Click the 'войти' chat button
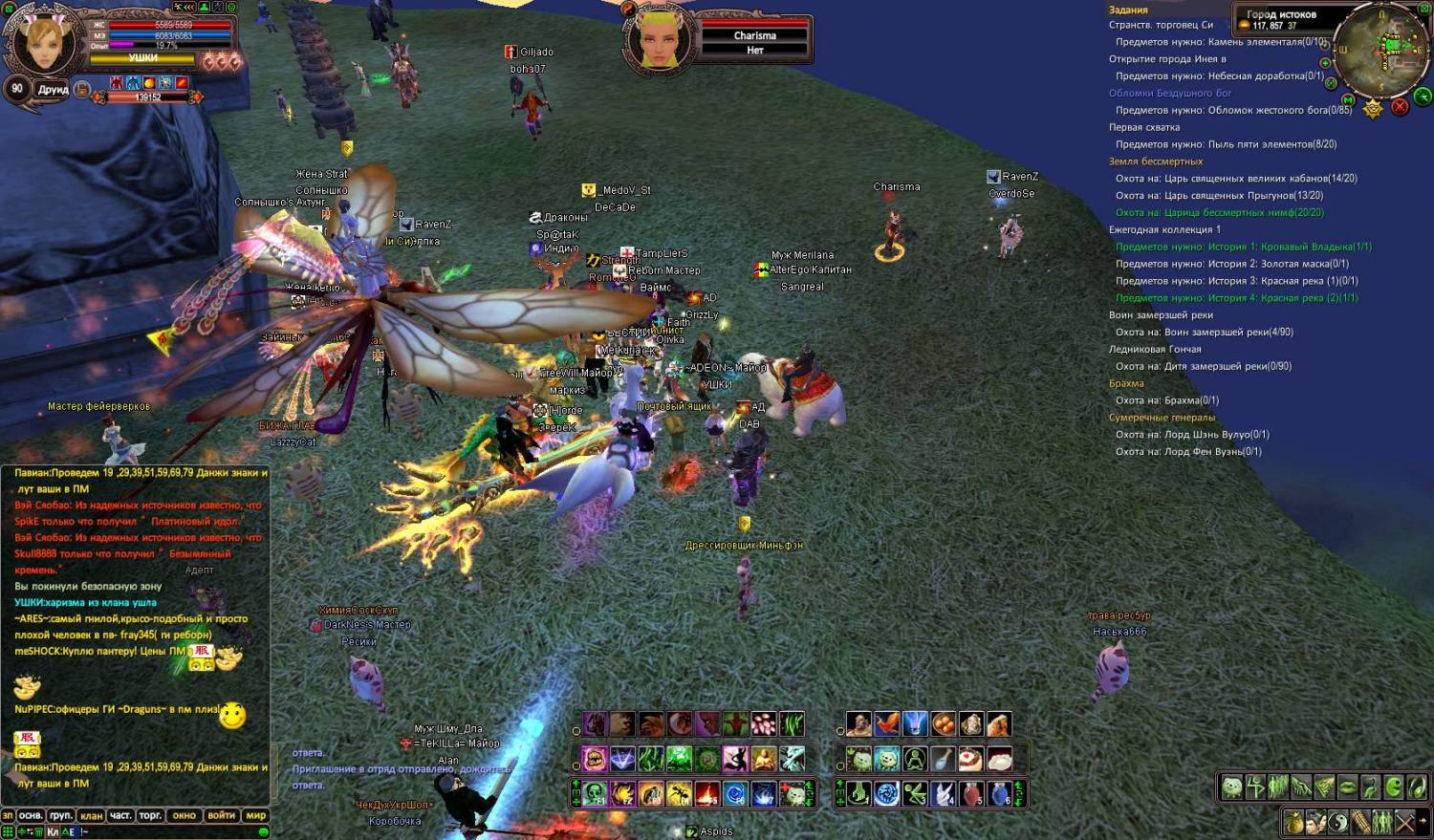The height and width of the screenshot is (840, 1434). [221, 816]
